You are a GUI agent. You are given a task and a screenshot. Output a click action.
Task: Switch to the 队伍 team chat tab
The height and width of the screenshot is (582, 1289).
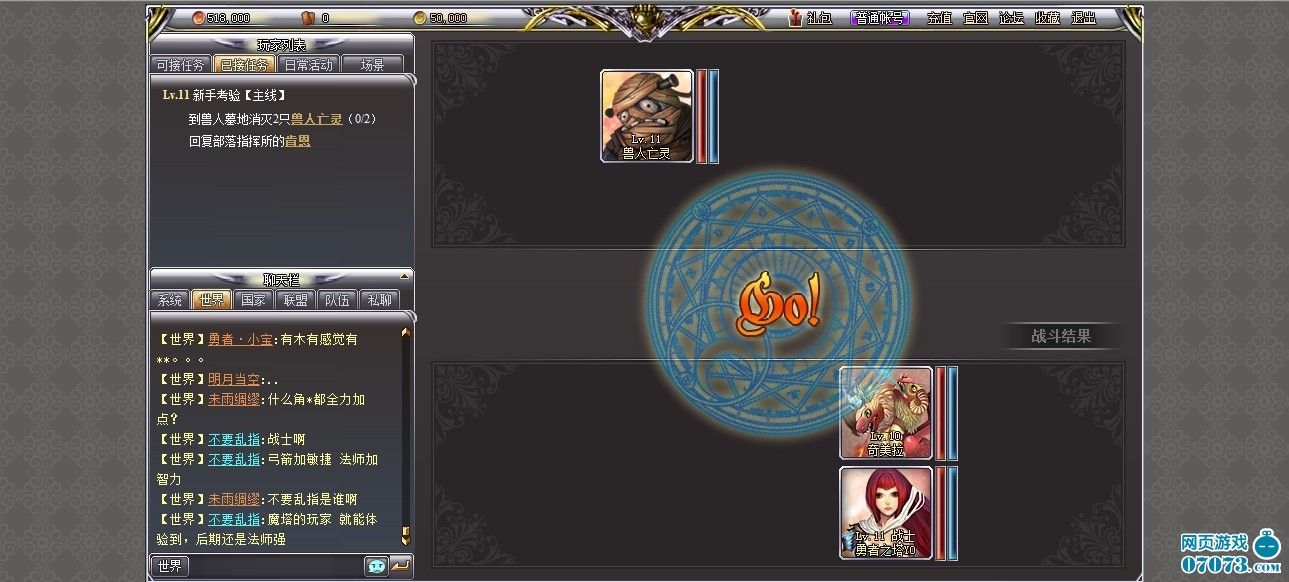pyautogui.click(x=337, y=300)
